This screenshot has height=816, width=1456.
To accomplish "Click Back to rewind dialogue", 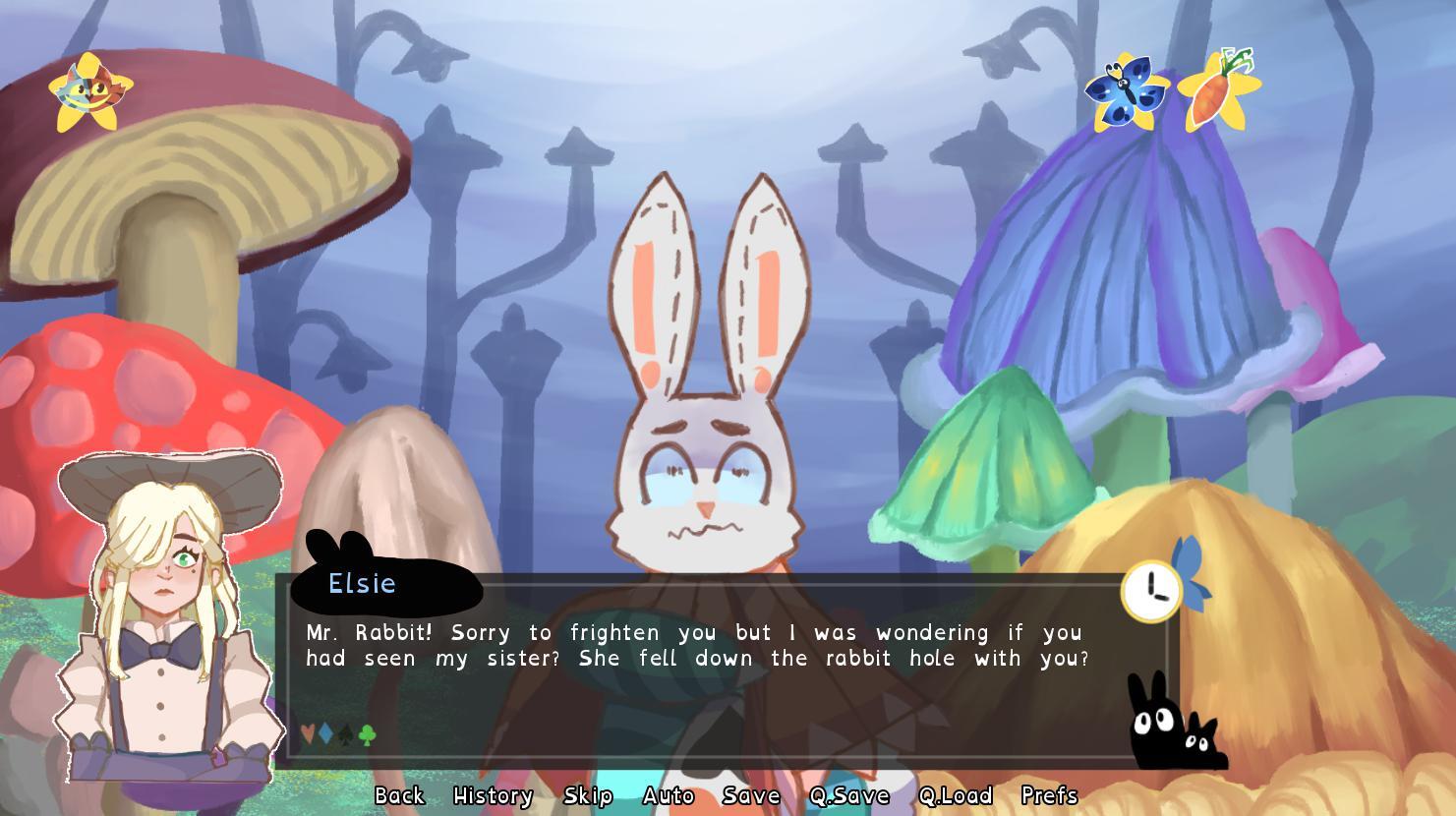I will click(397, 795).
